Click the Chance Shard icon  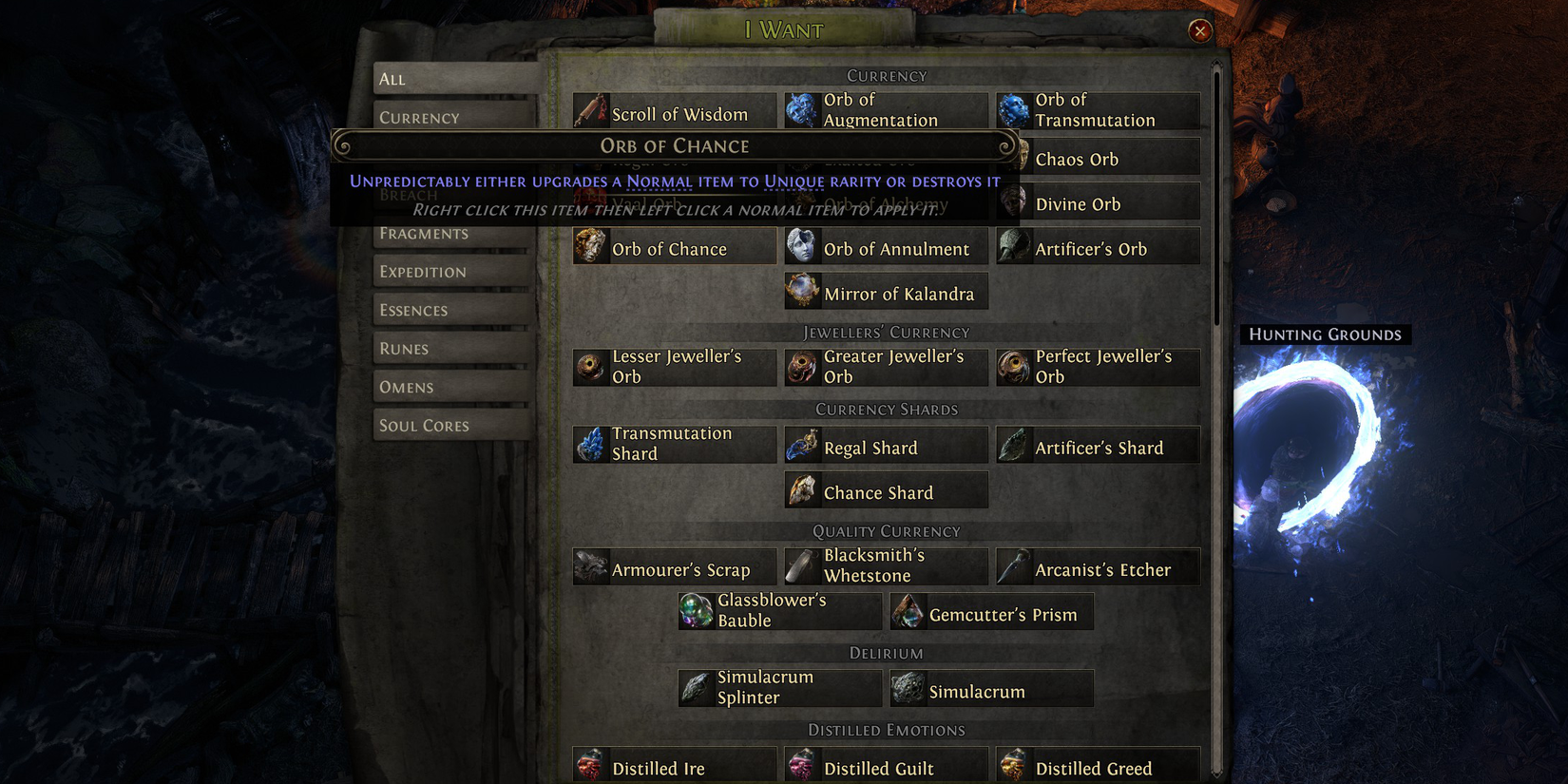[x=801, y=488]
